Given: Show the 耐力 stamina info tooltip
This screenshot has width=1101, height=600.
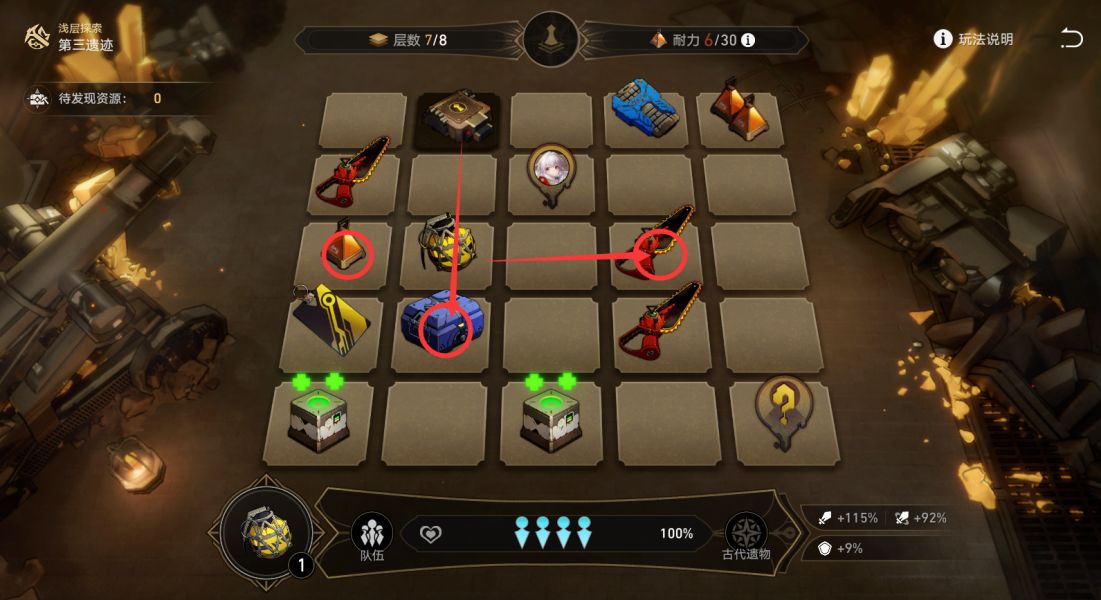Looking at the screenshot, I should click(747, 41).
